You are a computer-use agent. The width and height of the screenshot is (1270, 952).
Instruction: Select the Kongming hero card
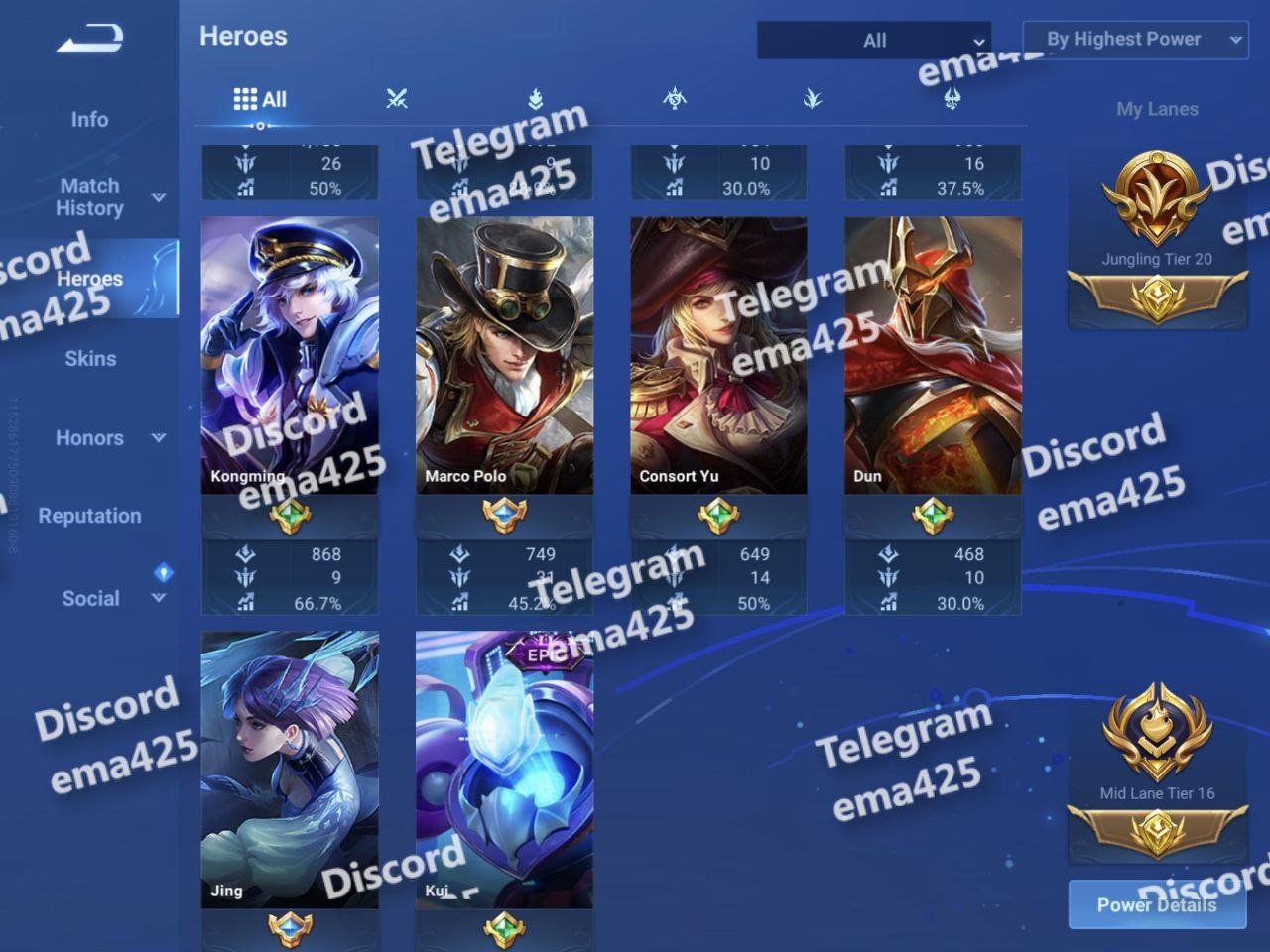pyautogui.click(x=290, y=355)
